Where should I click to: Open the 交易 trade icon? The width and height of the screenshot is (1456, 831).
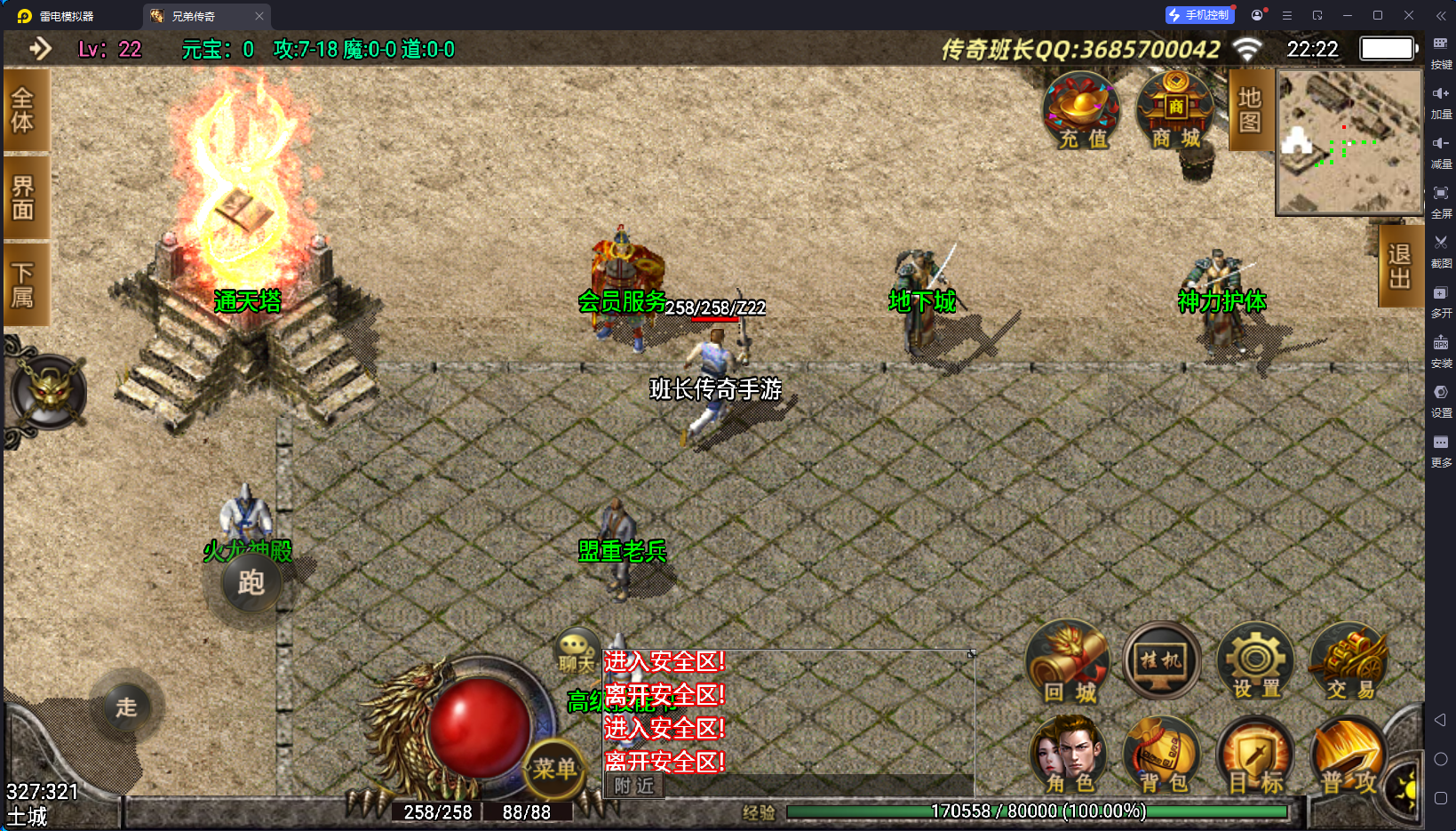coord(1349,664)
